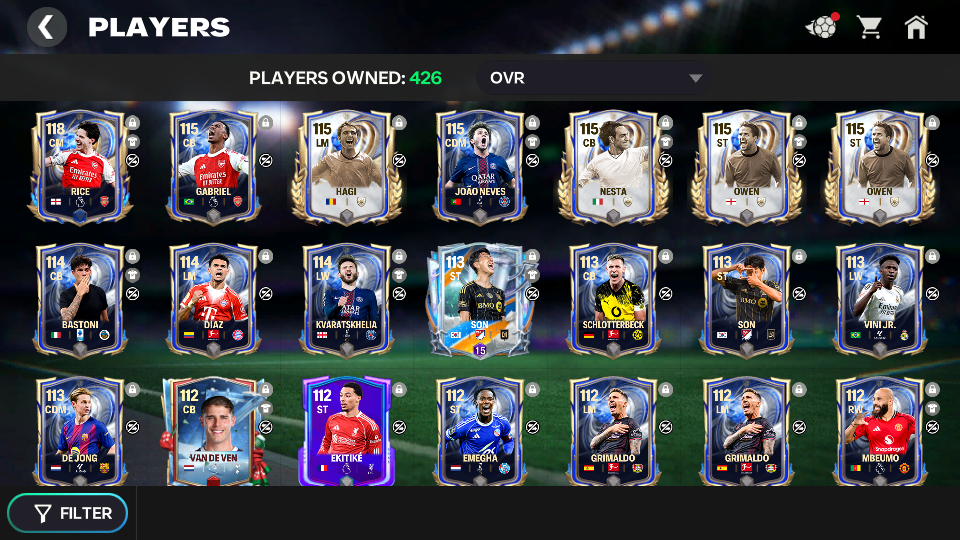Viewport: 960px width, 540px height.
Task: Select the 113 LW Vini Jr. card
Action: [879, 298]
